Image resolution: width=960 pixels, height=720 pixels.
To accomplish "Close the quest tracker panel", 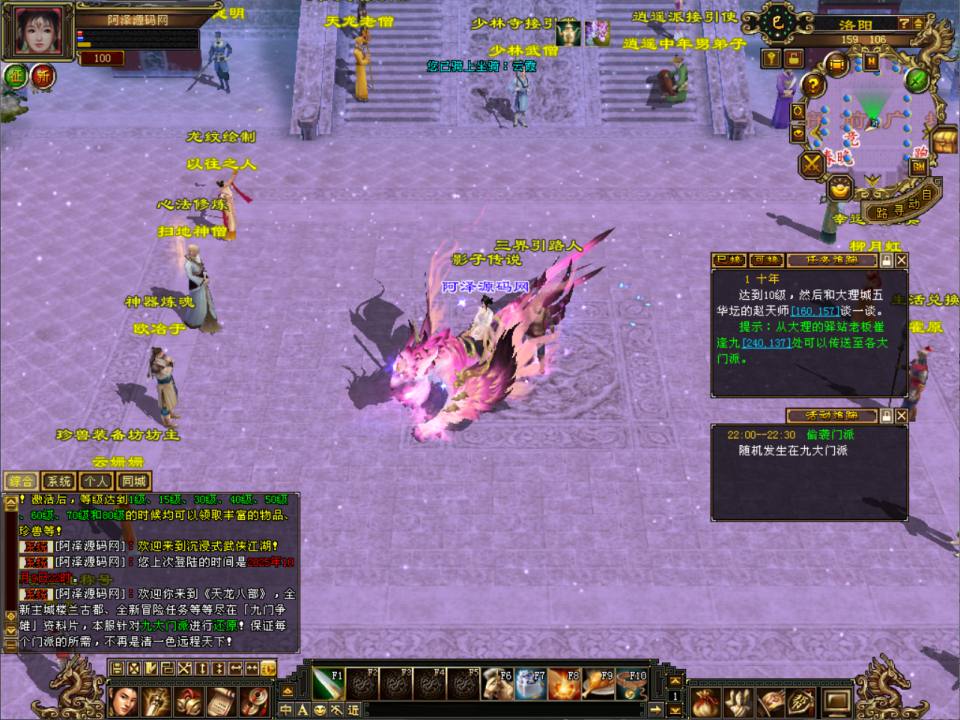I will [901, 260].
